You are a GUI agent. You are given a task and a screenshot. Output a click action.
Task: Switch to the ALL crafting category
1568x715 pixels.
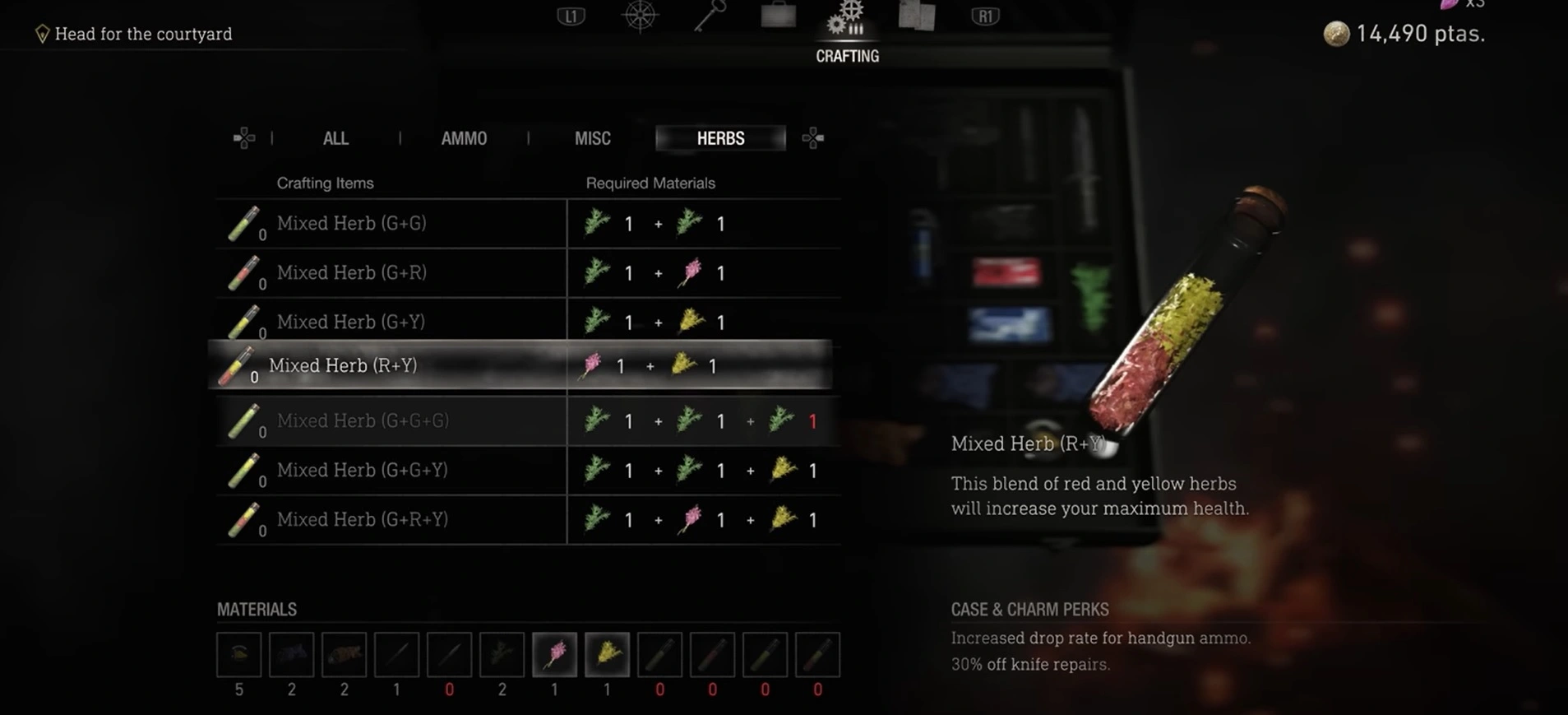335,138
